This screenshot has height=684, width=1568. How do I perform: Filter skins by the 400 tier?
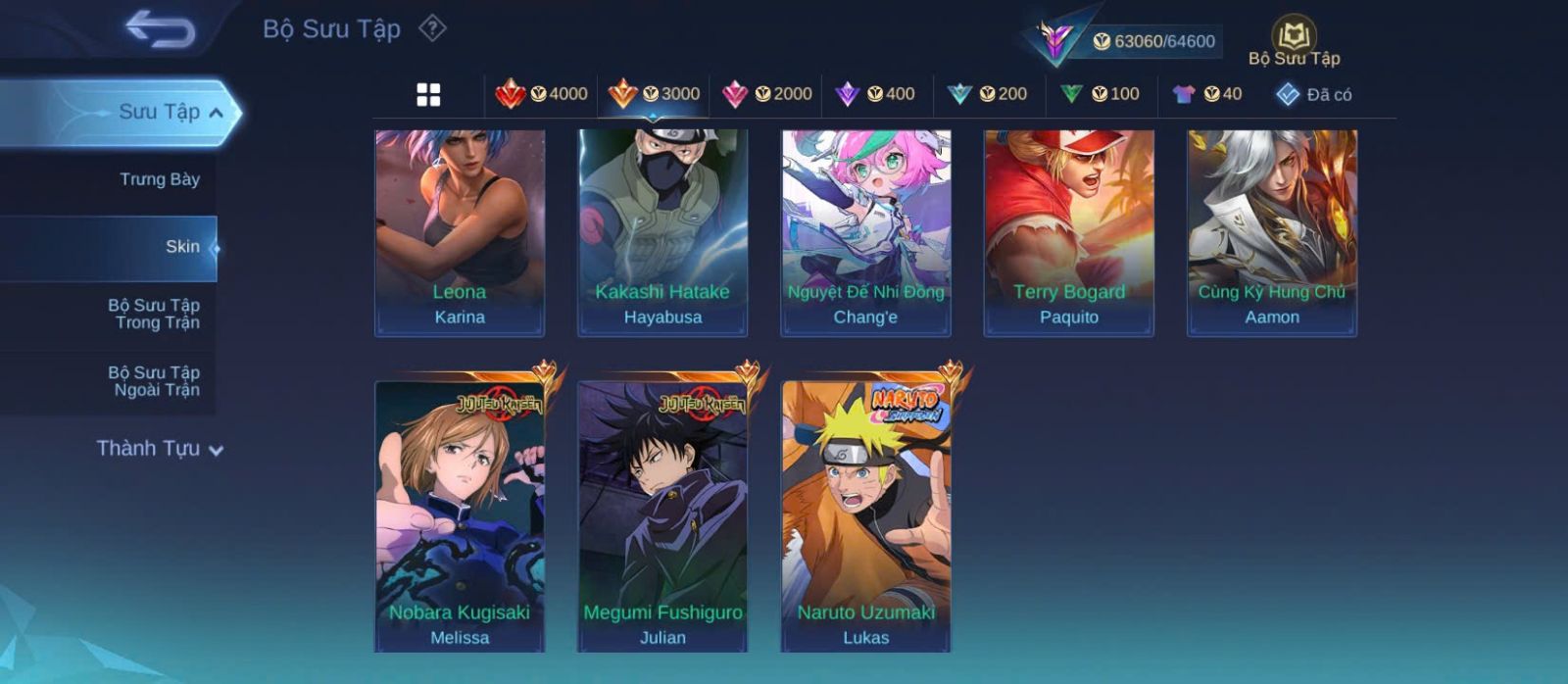874,94
